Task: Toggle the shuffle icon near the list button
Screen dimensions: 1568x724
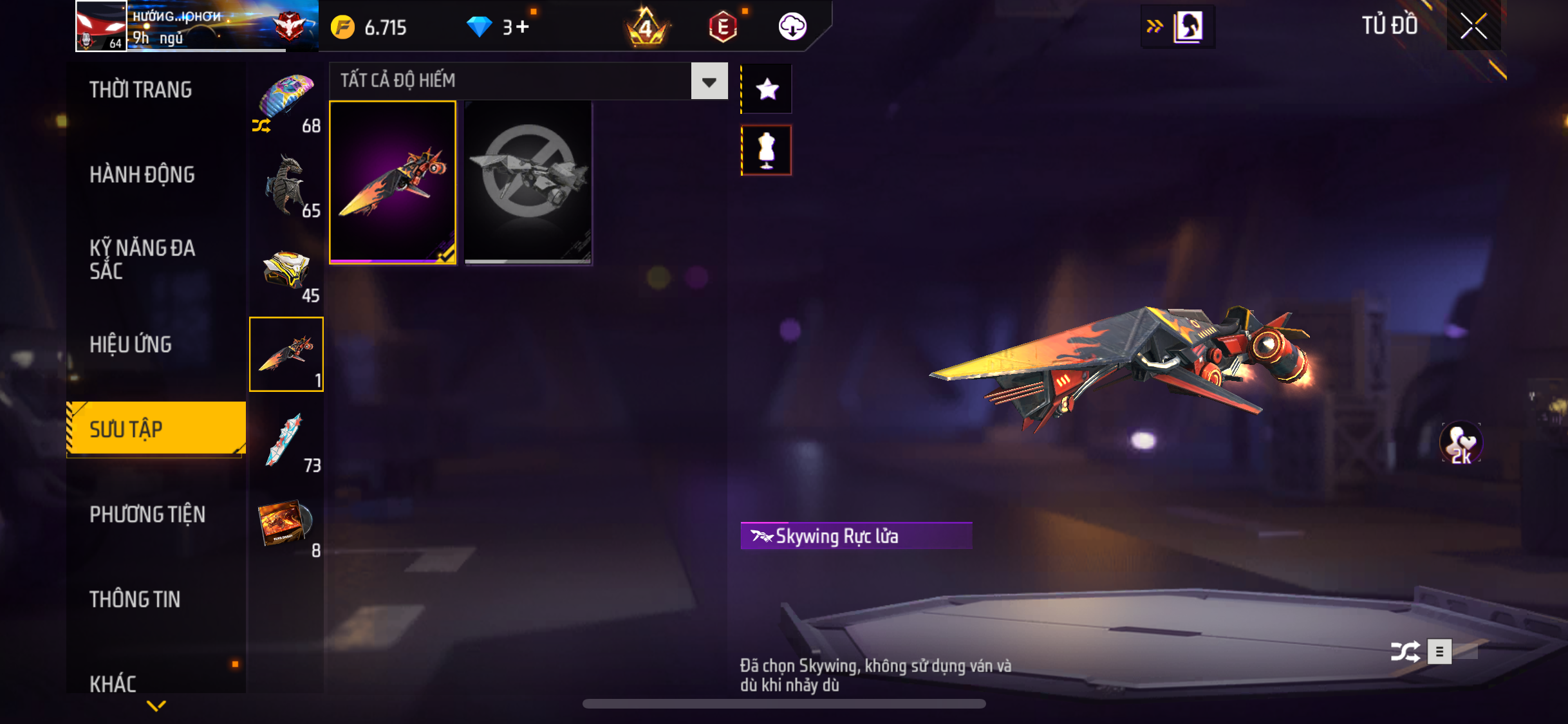Action: pyautogui.click(x=1405, y=651)
